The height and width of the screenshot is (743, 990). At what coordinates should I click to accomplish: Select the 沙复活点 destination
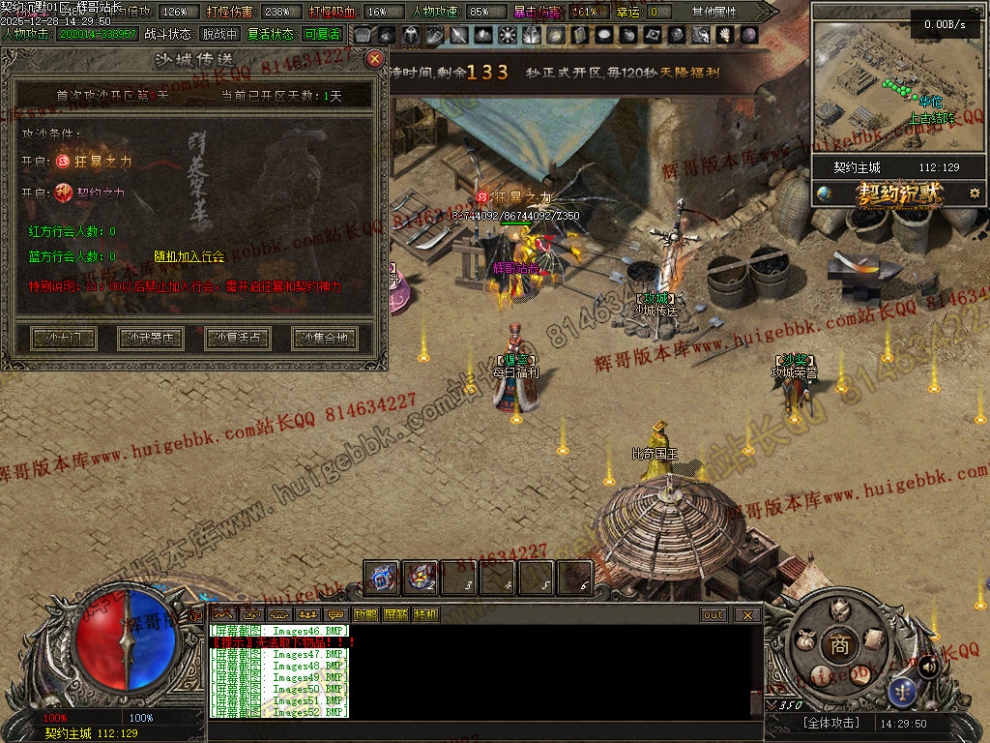[x=238, y=338]
